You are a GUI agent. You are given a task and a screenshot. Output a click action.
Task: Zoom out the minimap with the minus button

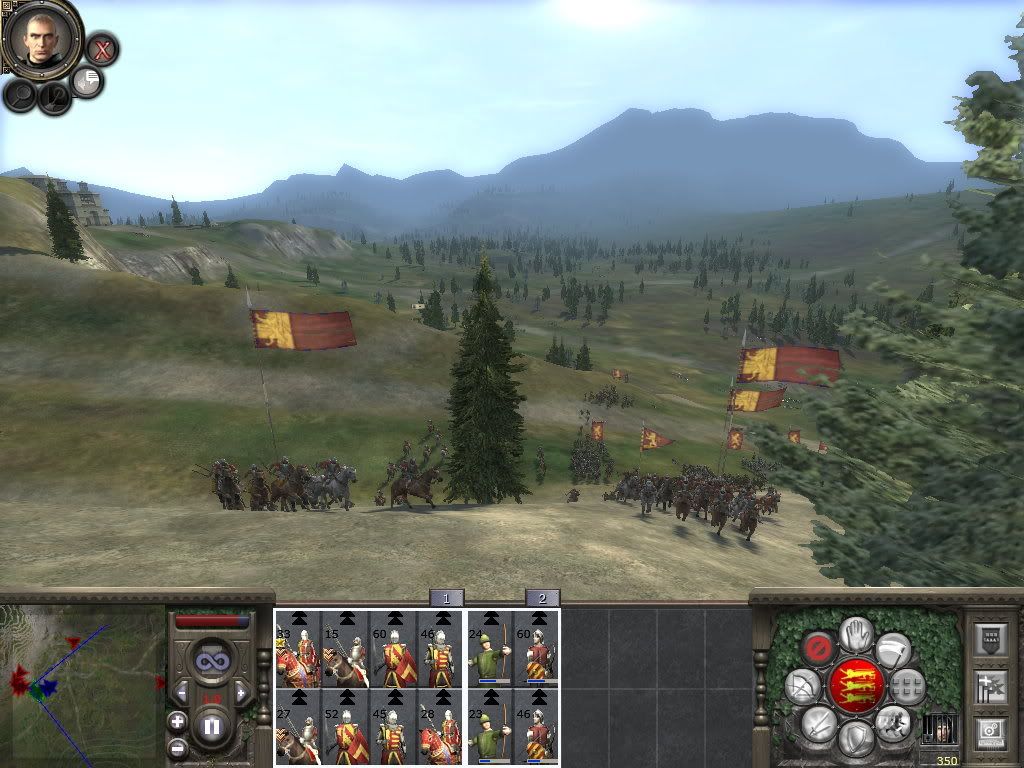coord(178,746)
